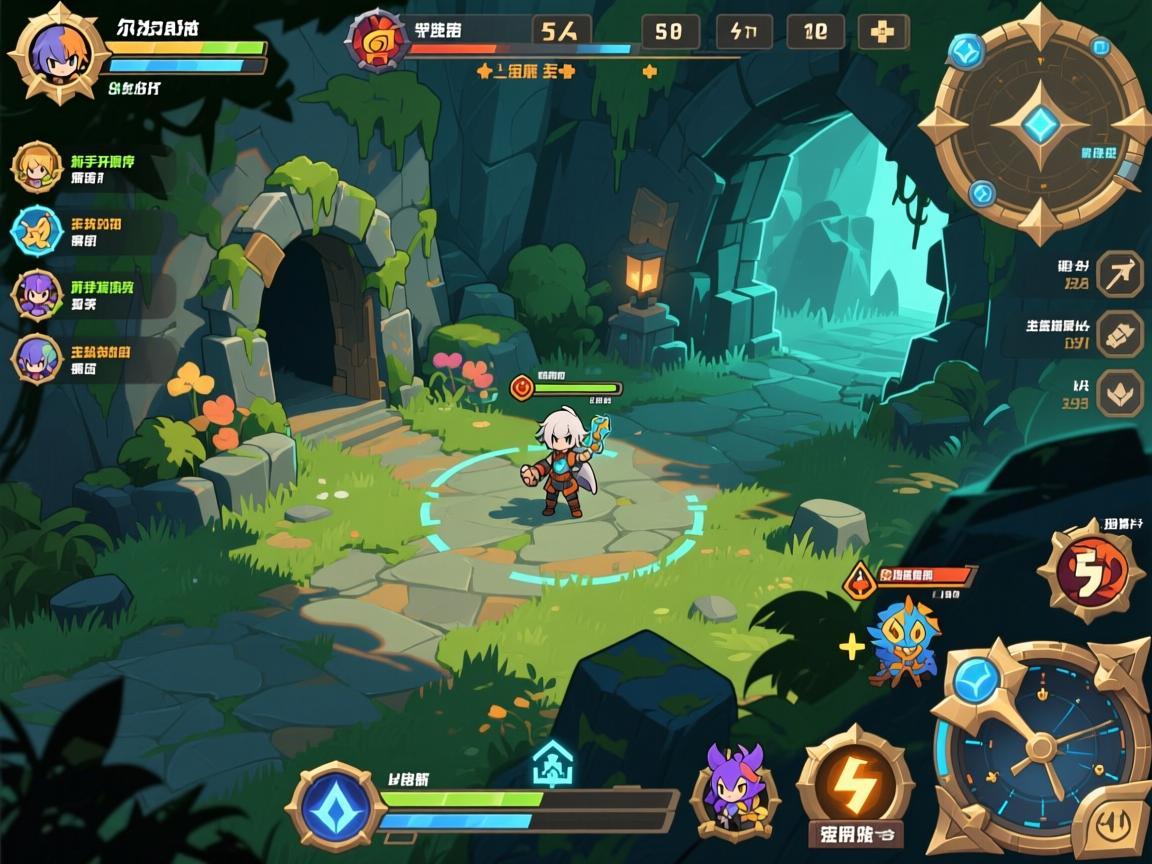Select the purple dragon companion icon
This screenshot has width=1152, height=864.
733,789
